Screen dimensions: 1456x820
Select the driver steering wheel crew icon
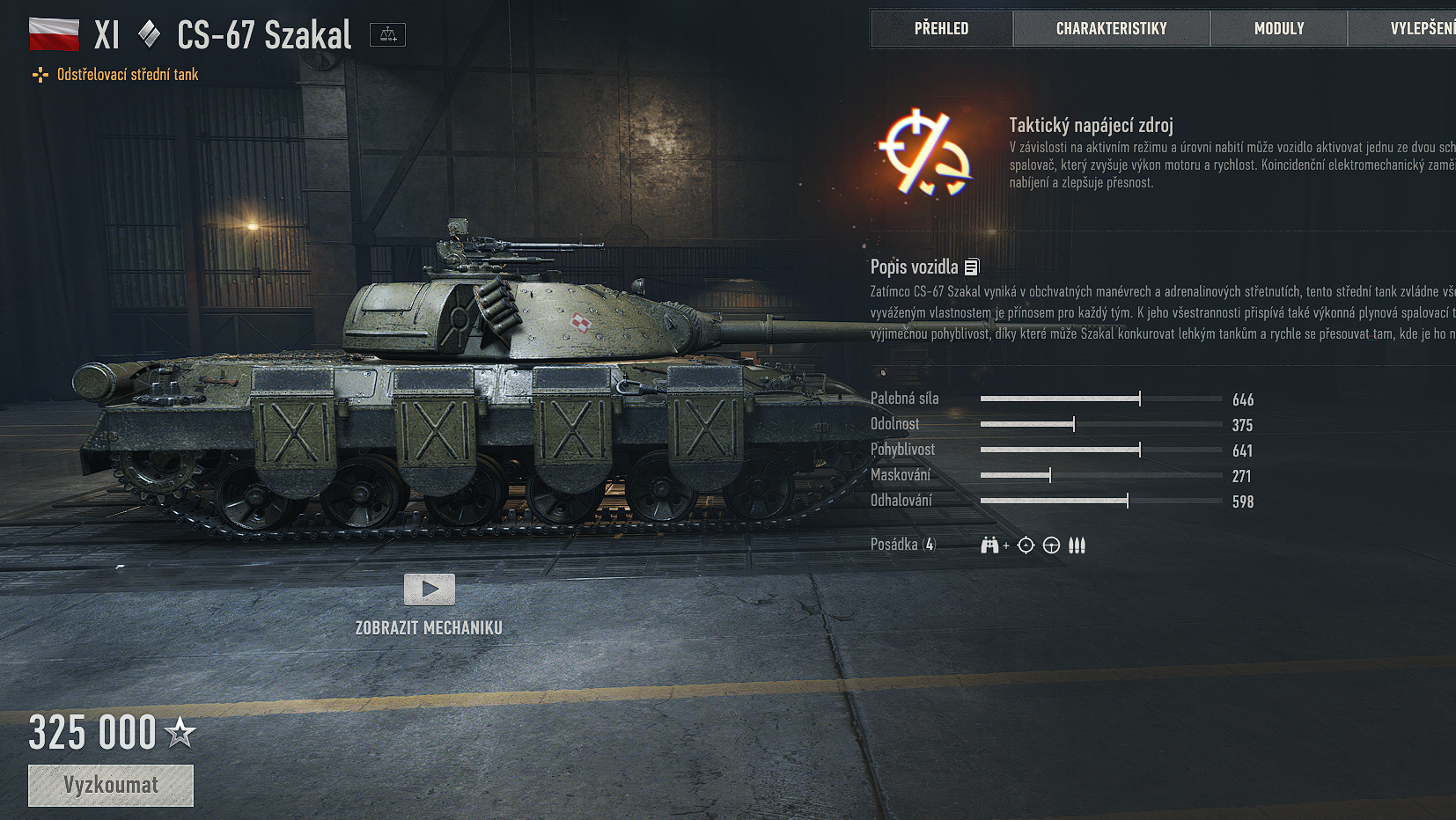coord(1050,545)
